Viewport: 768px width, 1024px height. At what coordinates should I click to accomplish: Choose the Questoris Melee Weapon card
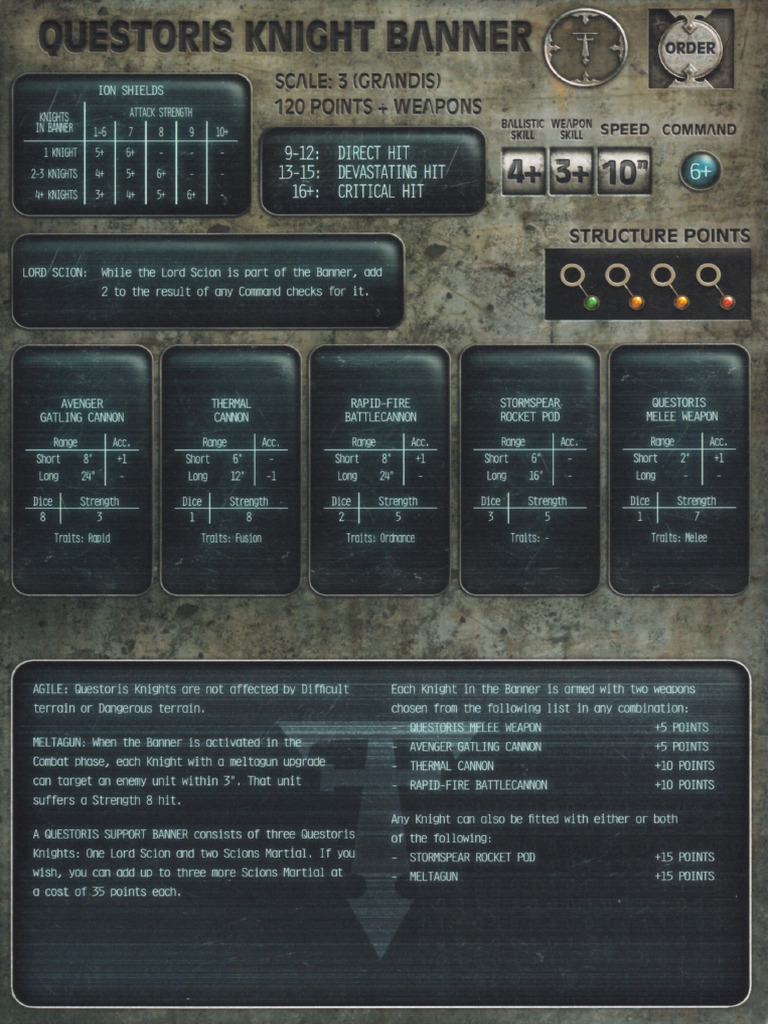(679, 470)
